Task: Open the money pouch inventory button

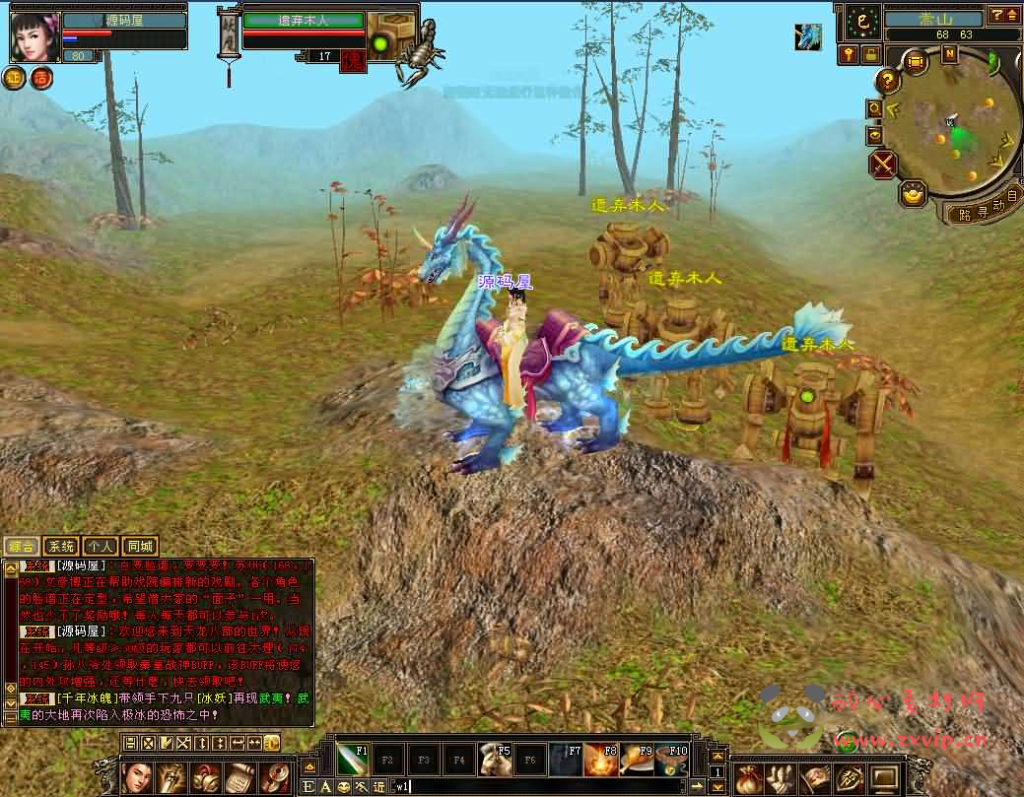Action: [x=750, y=777]
